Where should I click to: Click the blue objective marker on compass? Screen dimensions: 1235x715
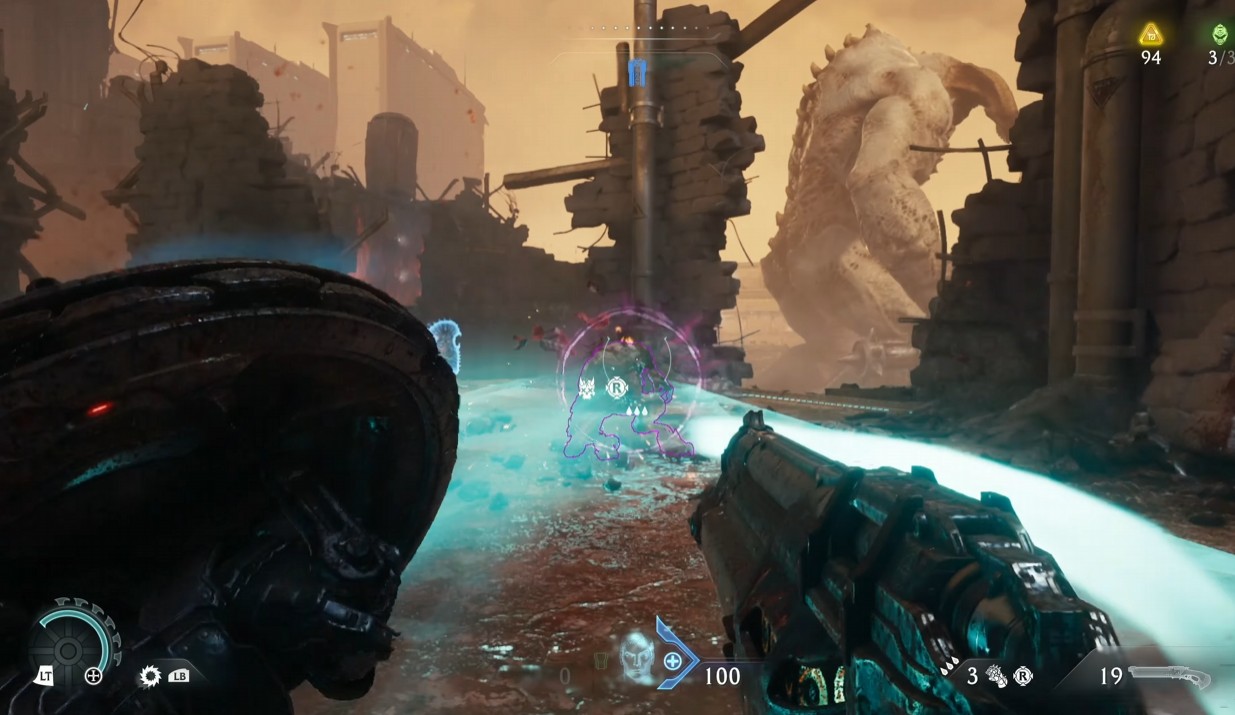pos(637,71)
